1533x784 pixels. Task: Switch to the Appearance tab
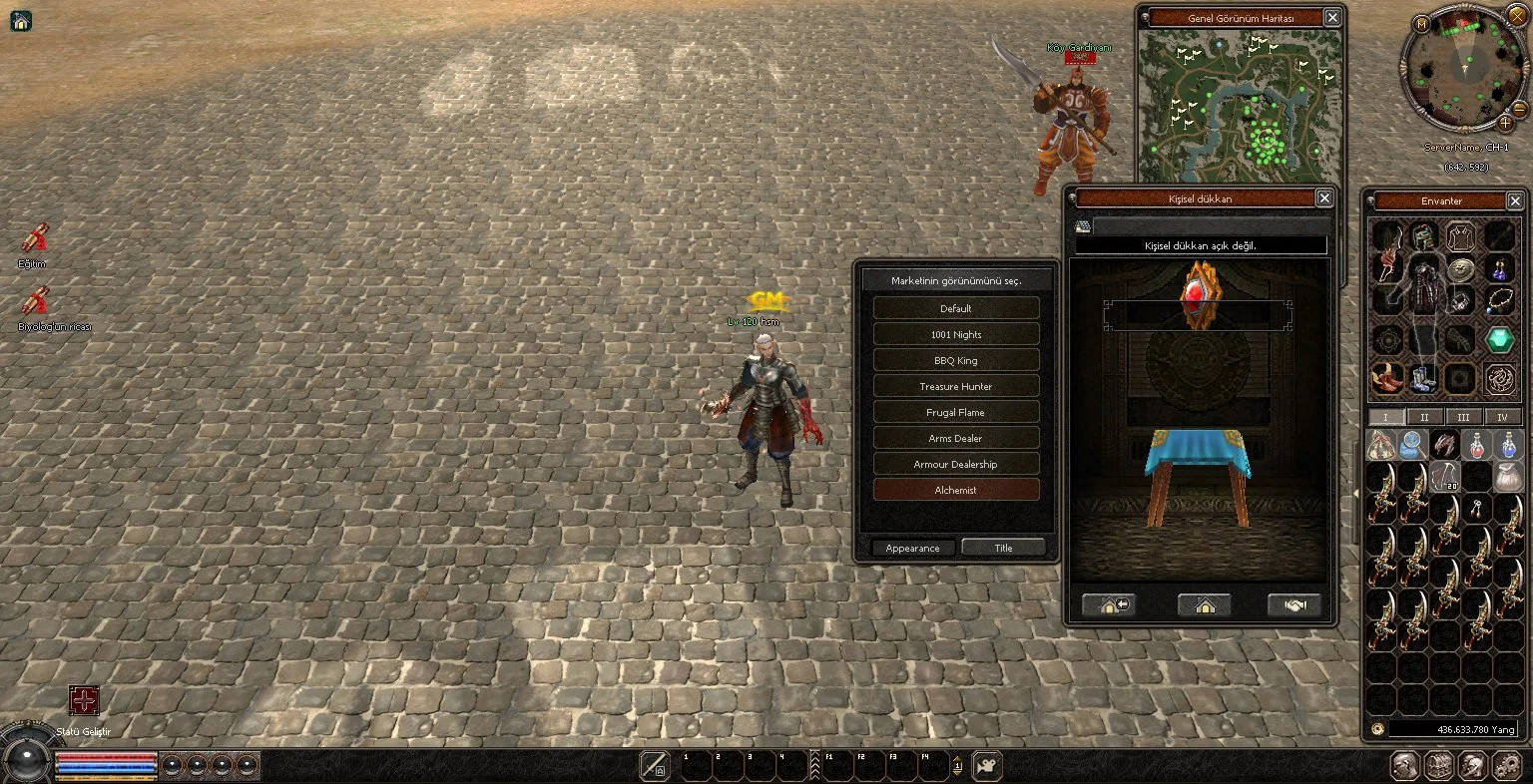pos(912,548)
